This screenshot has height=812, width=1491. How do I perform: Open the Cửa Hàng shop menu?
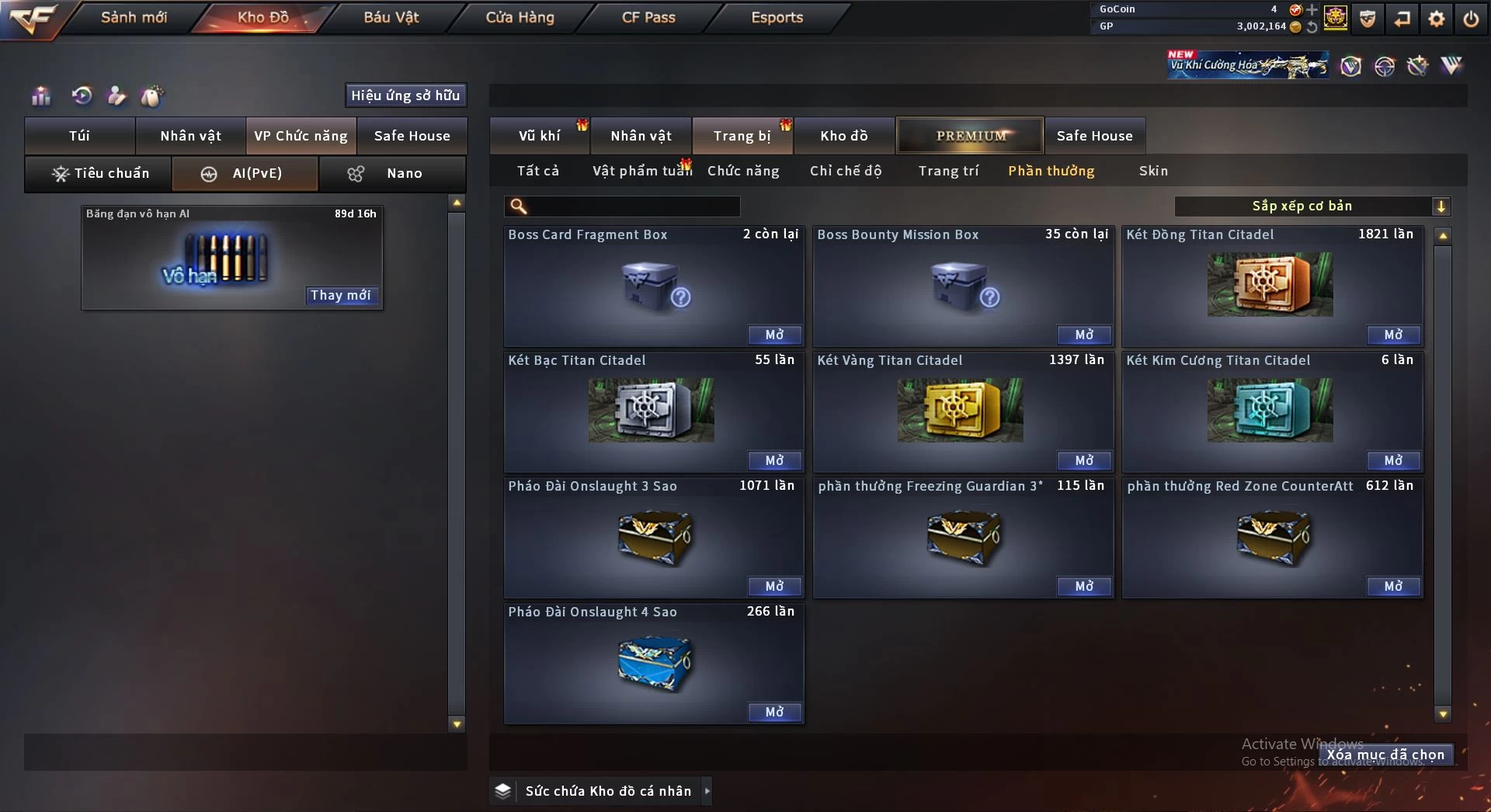[520, 17]
